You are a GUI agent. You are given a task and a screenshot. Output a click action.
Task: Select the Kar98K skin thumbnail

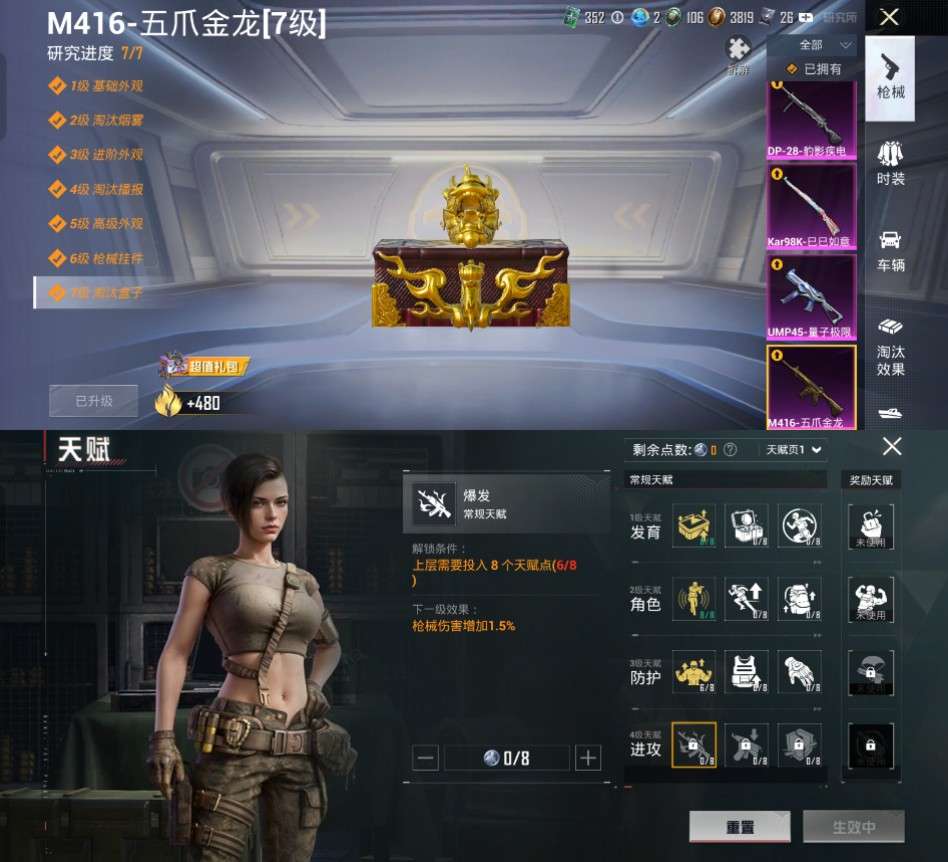[x=811, y=209]
